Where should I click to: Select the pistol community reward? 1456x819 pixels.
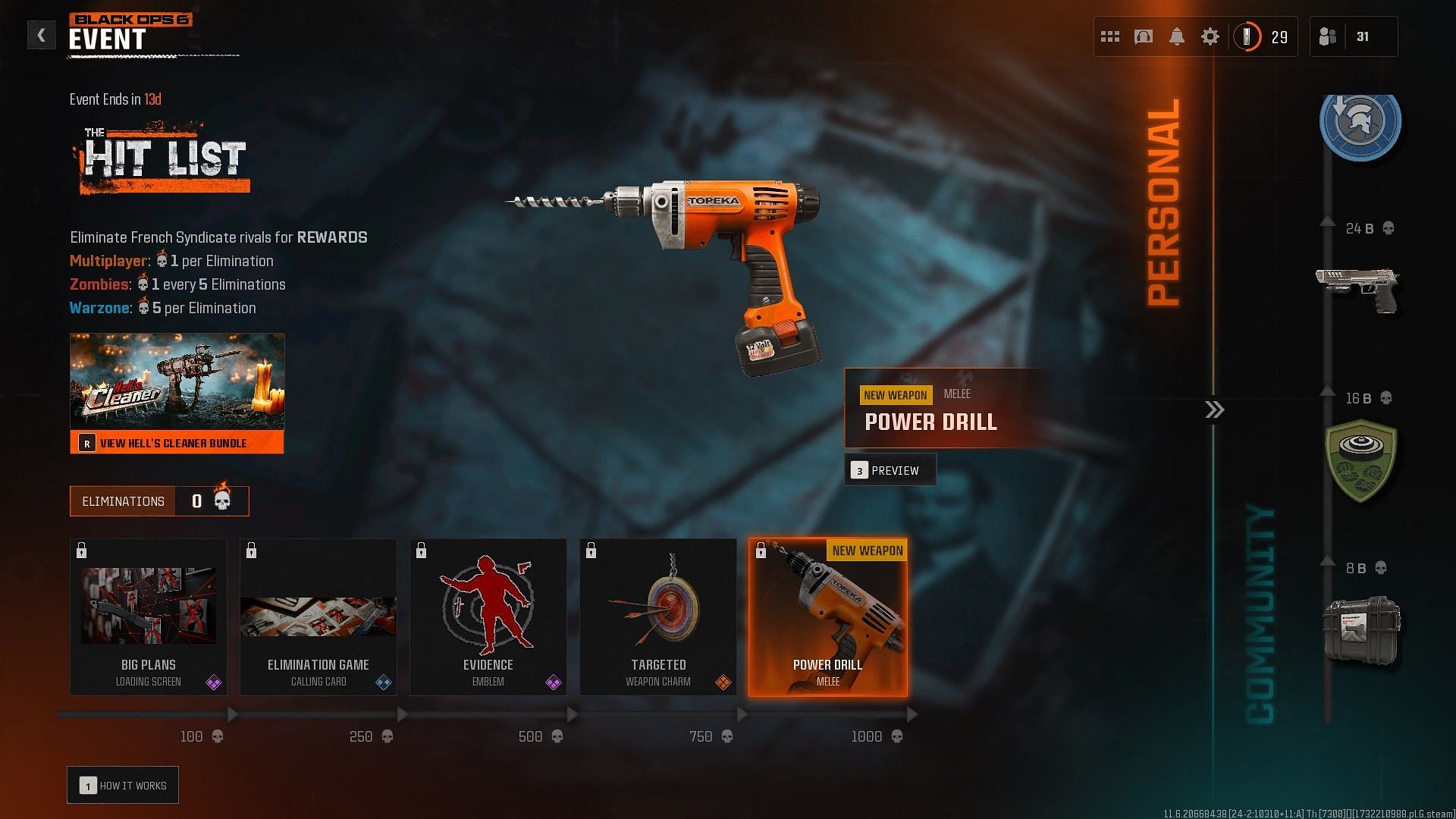point(1359,290)
